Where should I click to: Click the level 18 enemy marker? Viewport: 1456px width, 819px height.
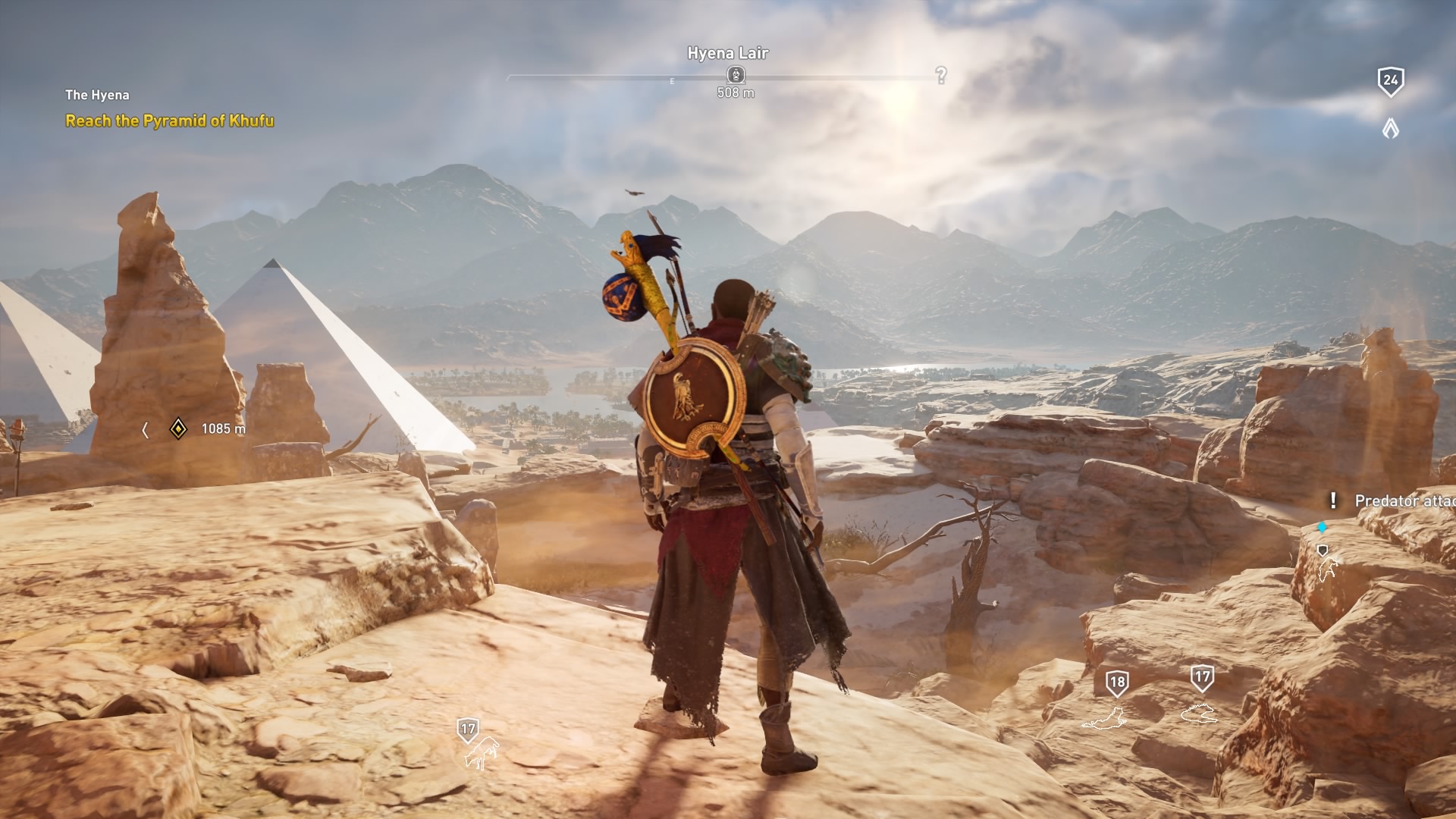1116,682
